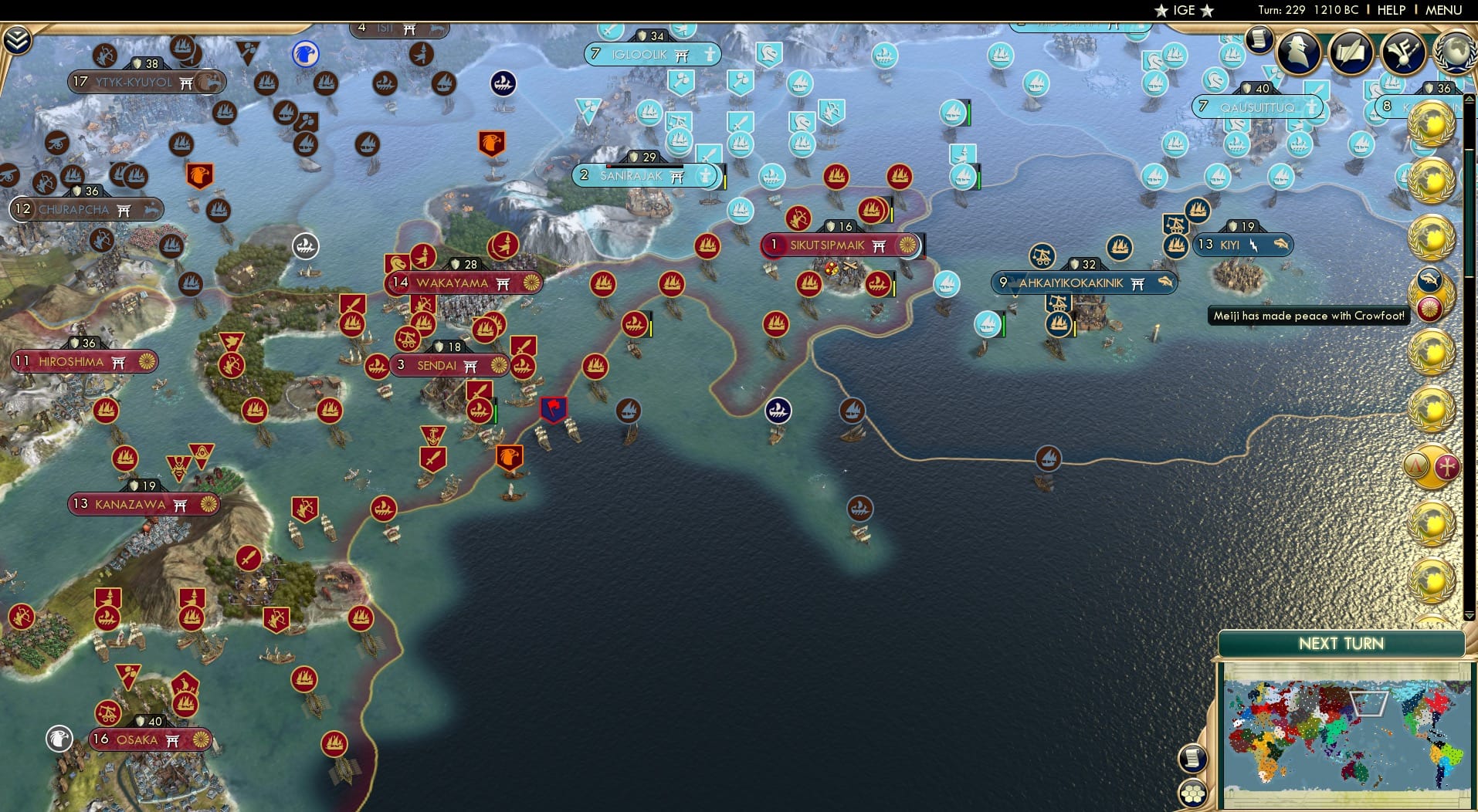Expand the Kanazawa city banner
The width and height of the screenshot is (1478, 812).
pyautogui.click(x=141, y=504)
